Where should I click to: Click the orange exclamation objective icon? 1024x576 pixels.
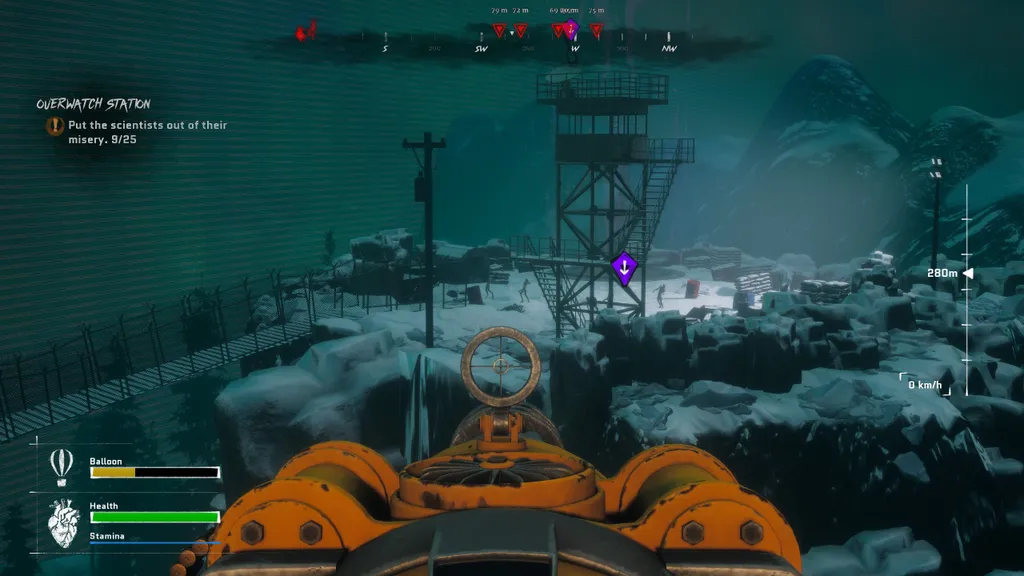(54, 126)
